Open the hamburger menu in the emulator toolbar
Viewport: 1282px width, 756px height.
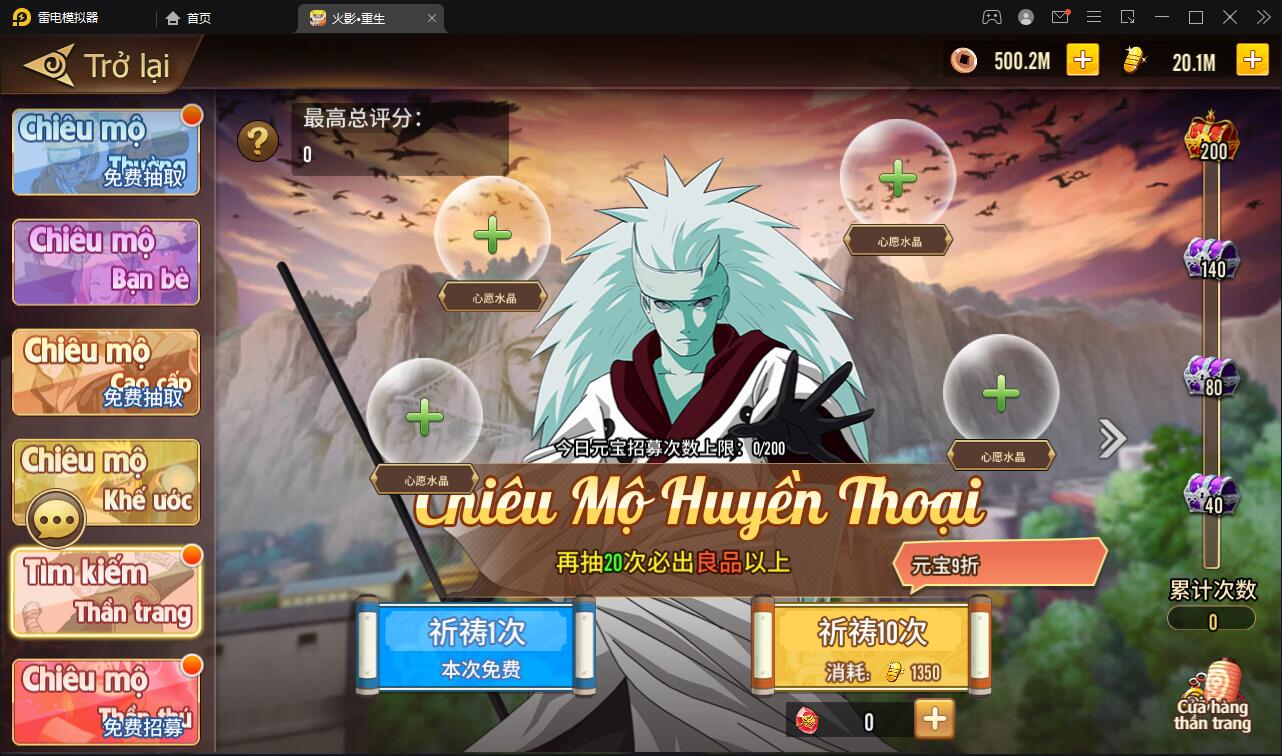(x=1095, y=17)
